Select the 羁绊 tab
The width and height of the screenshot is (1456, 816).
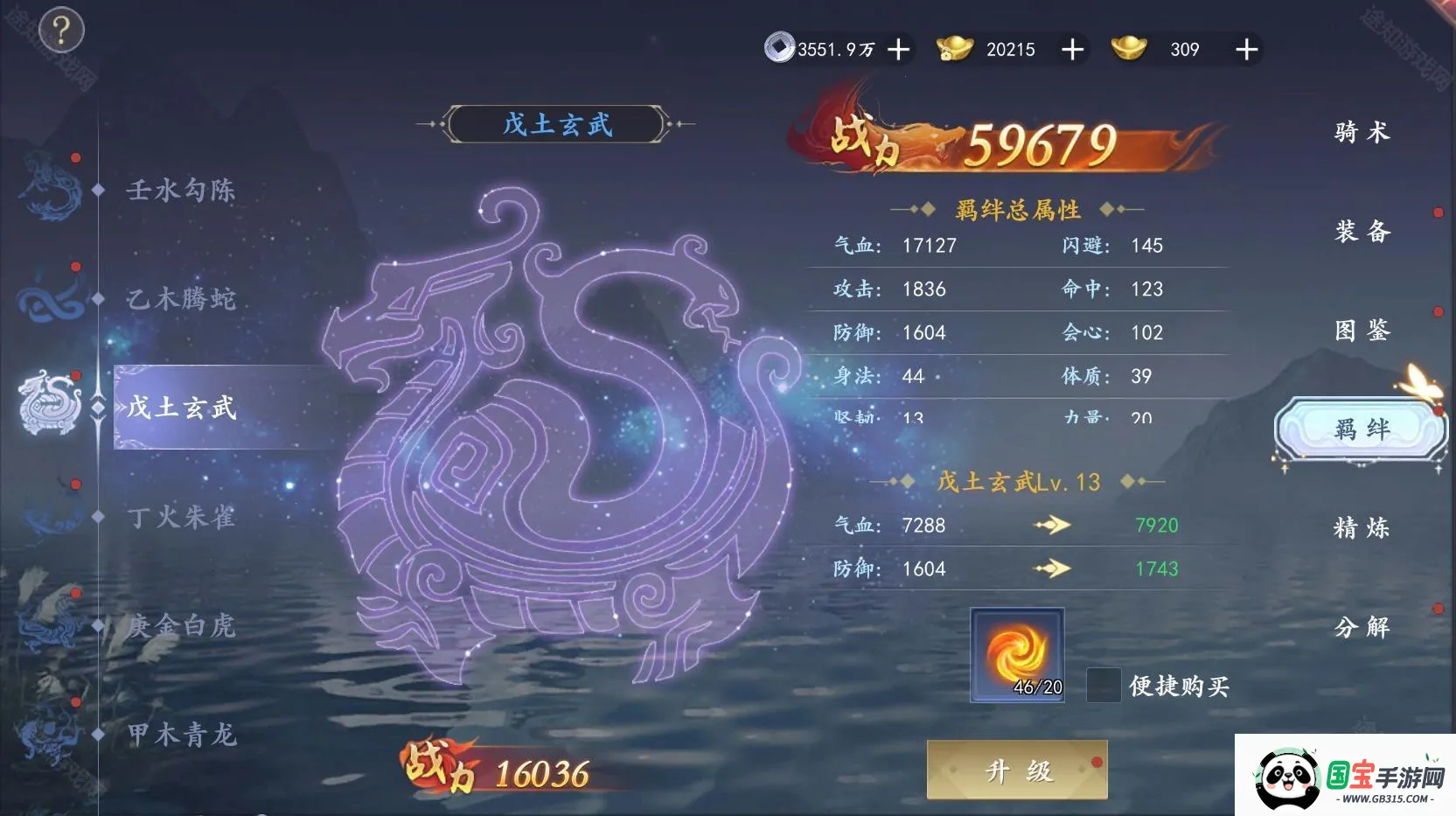pos(1361,429)
